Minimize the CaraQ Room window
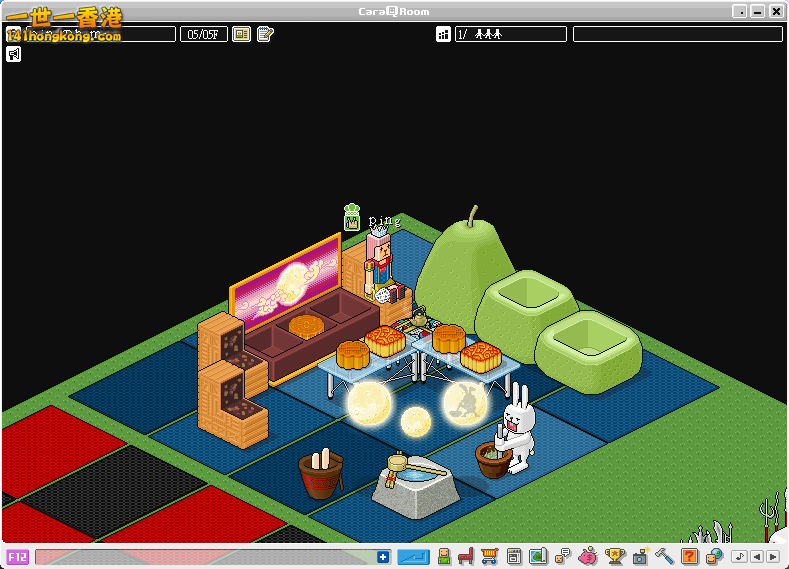The width and height of the screenshot is (789, 569). point(739,11)
